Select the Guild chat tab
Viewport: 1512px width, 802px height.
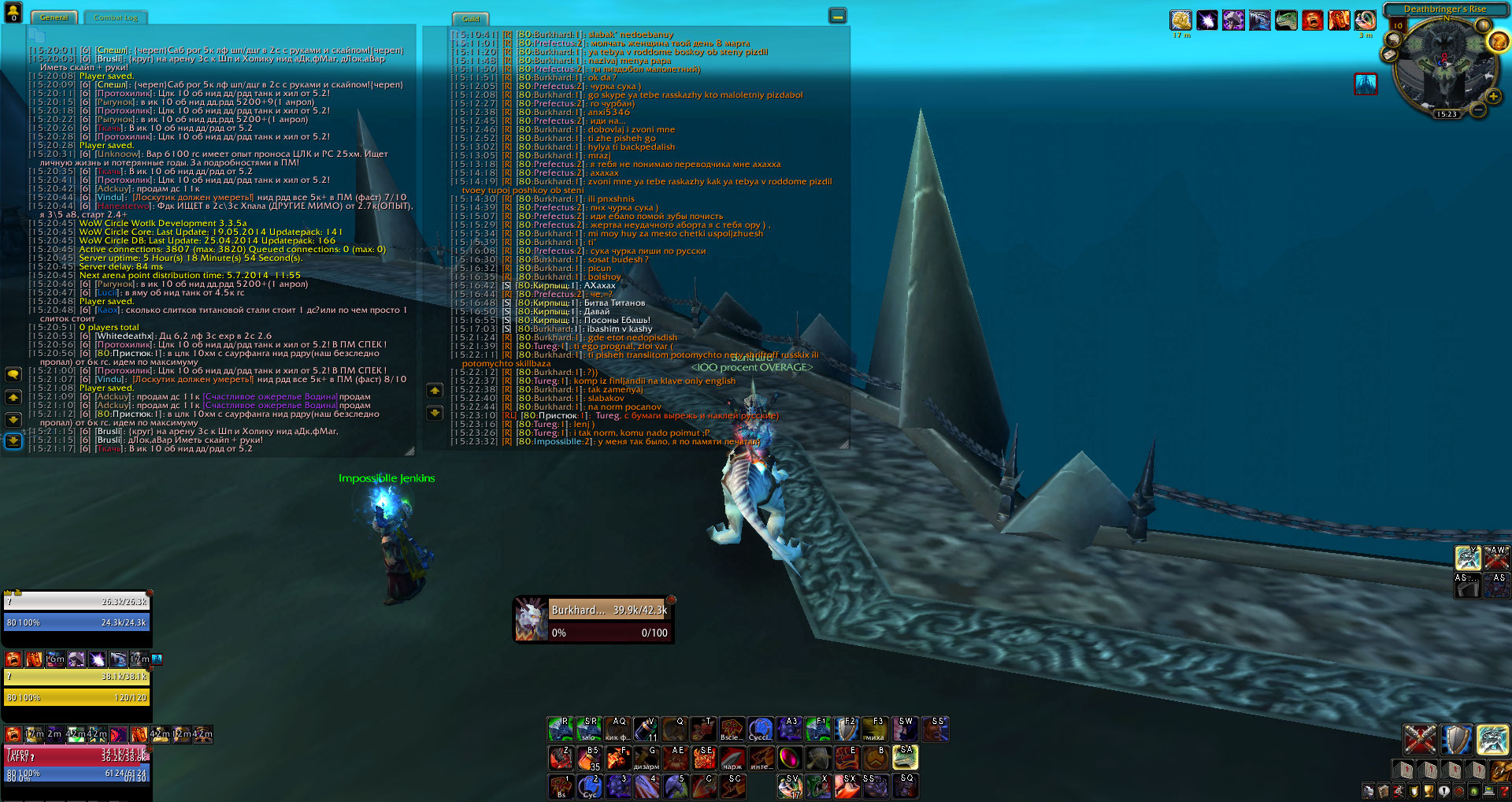click(471, 19)
